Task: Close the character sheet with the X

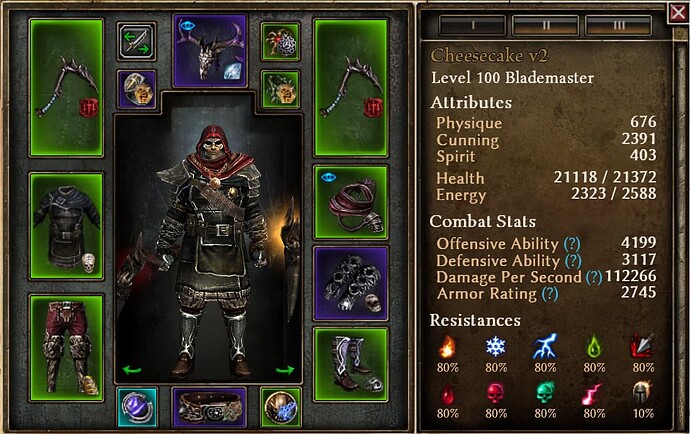Action: pyautogui.click(x=676, y=13)
